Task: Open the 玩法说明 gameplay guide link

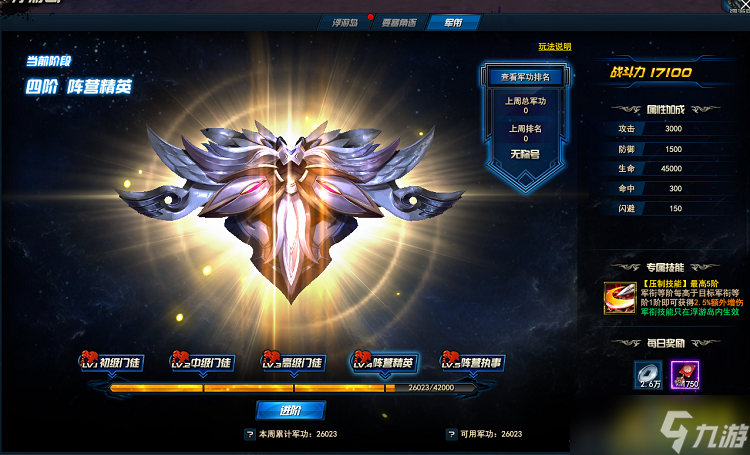Action: 554,47
